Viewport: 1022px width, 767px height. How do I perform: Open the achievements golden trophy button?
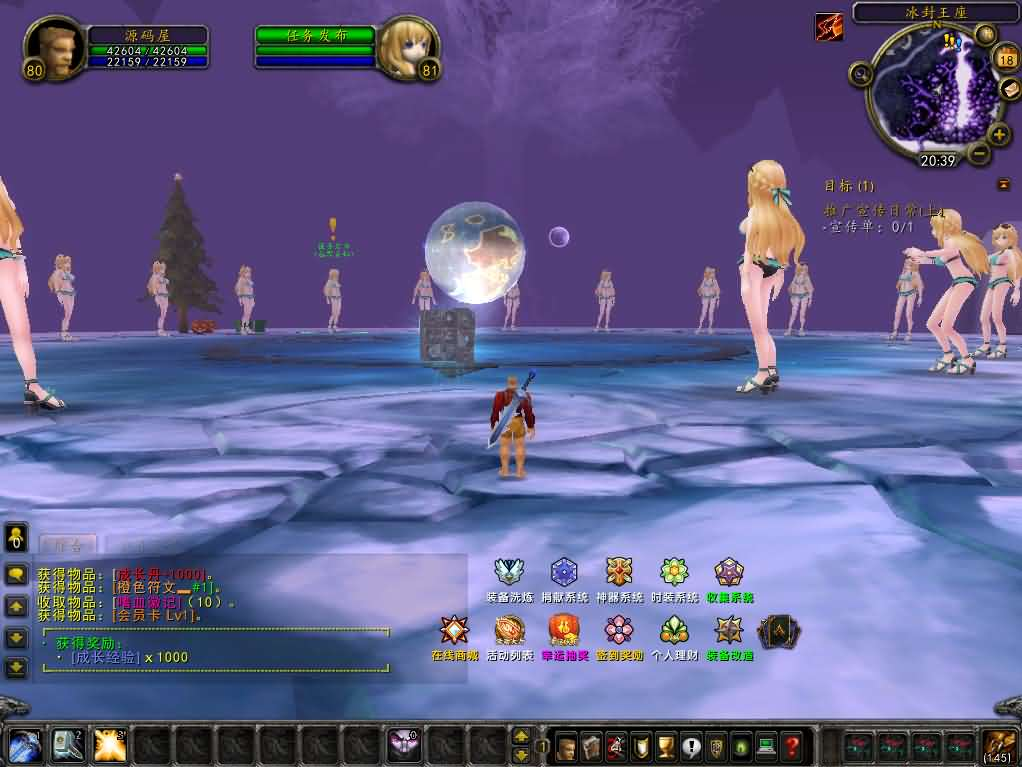click(665, 746)
